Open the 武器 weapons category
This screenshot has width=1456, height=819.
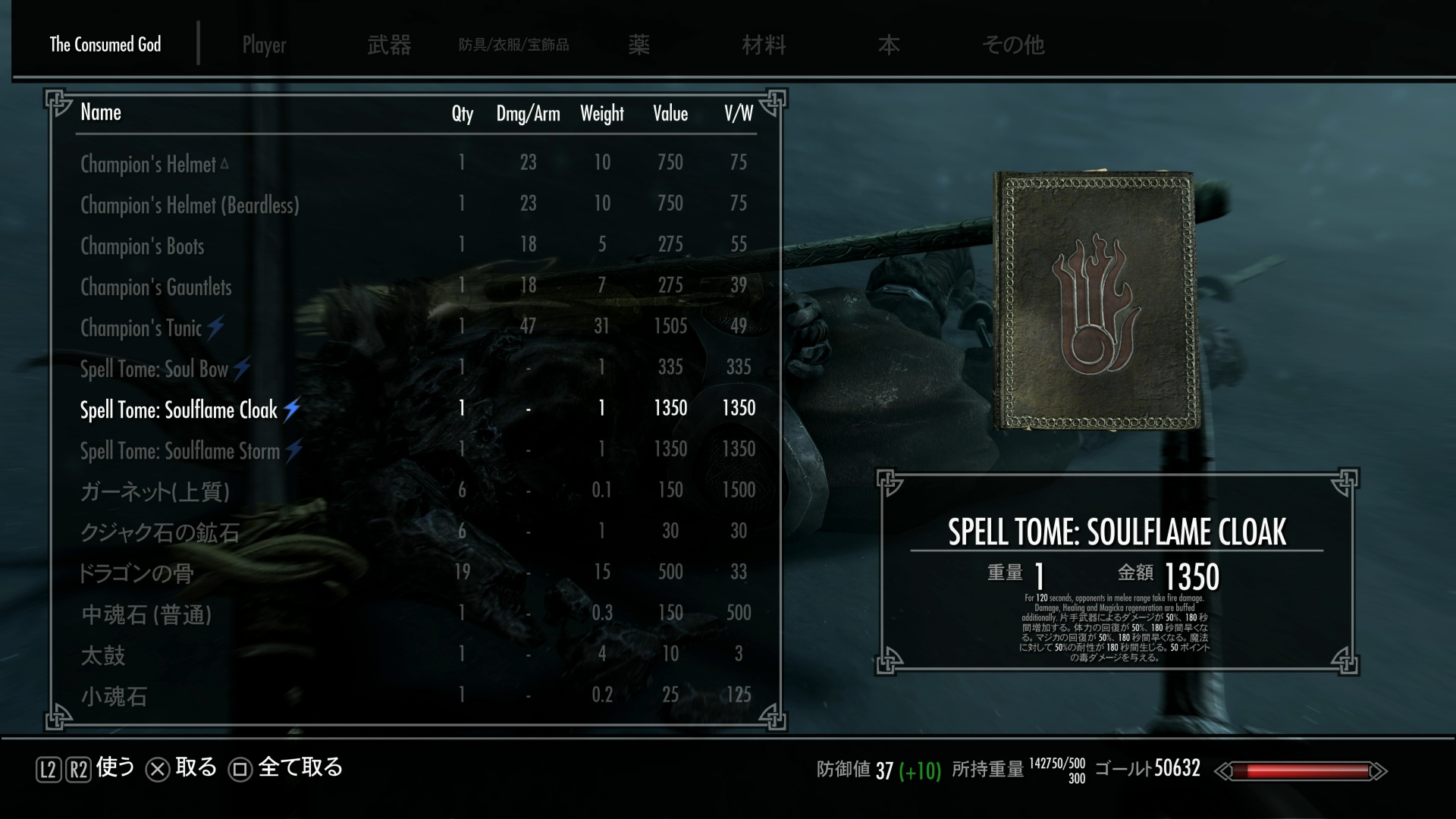pos(389,45)
